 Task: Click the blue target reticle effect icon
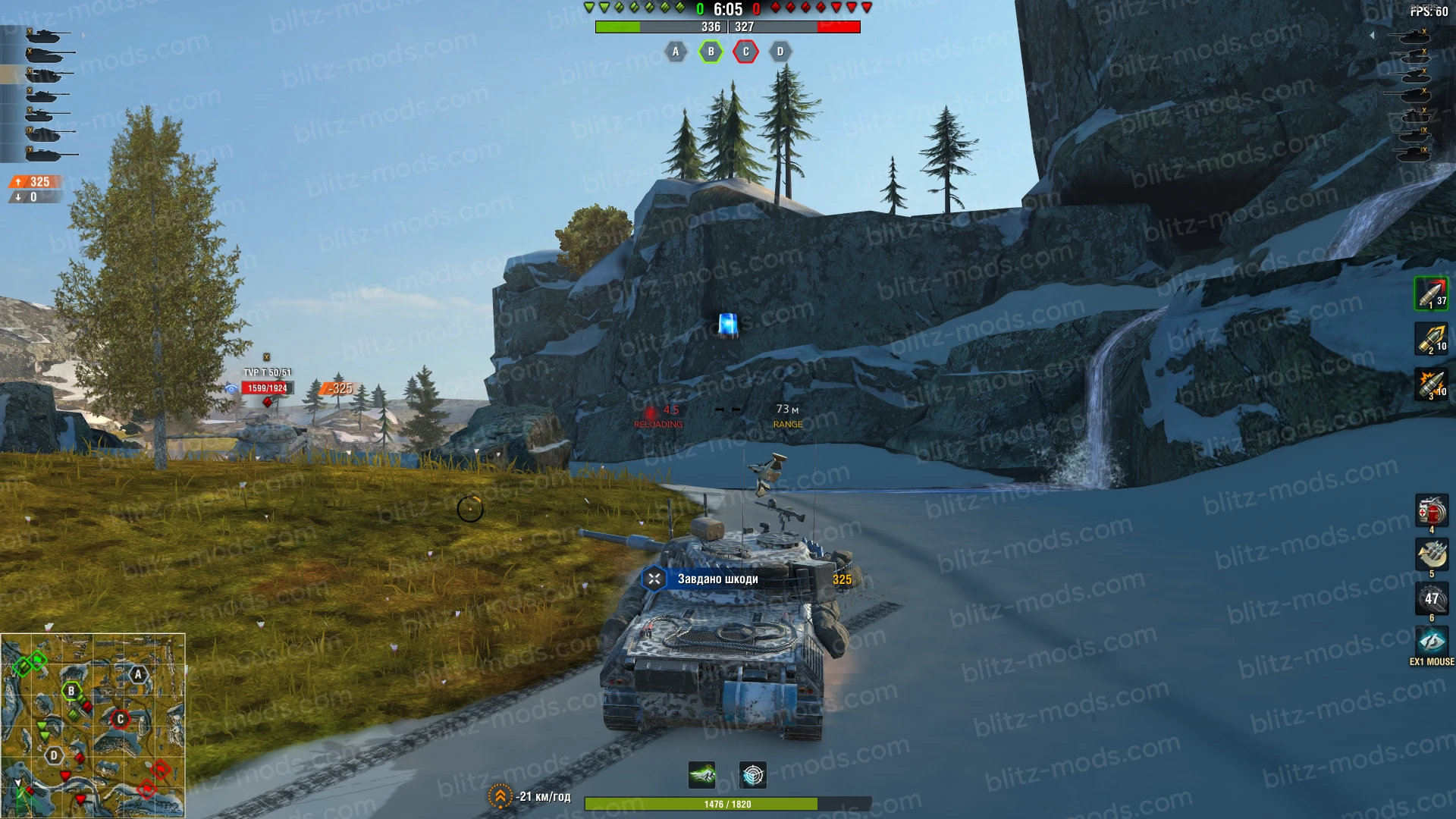point(752,775)
